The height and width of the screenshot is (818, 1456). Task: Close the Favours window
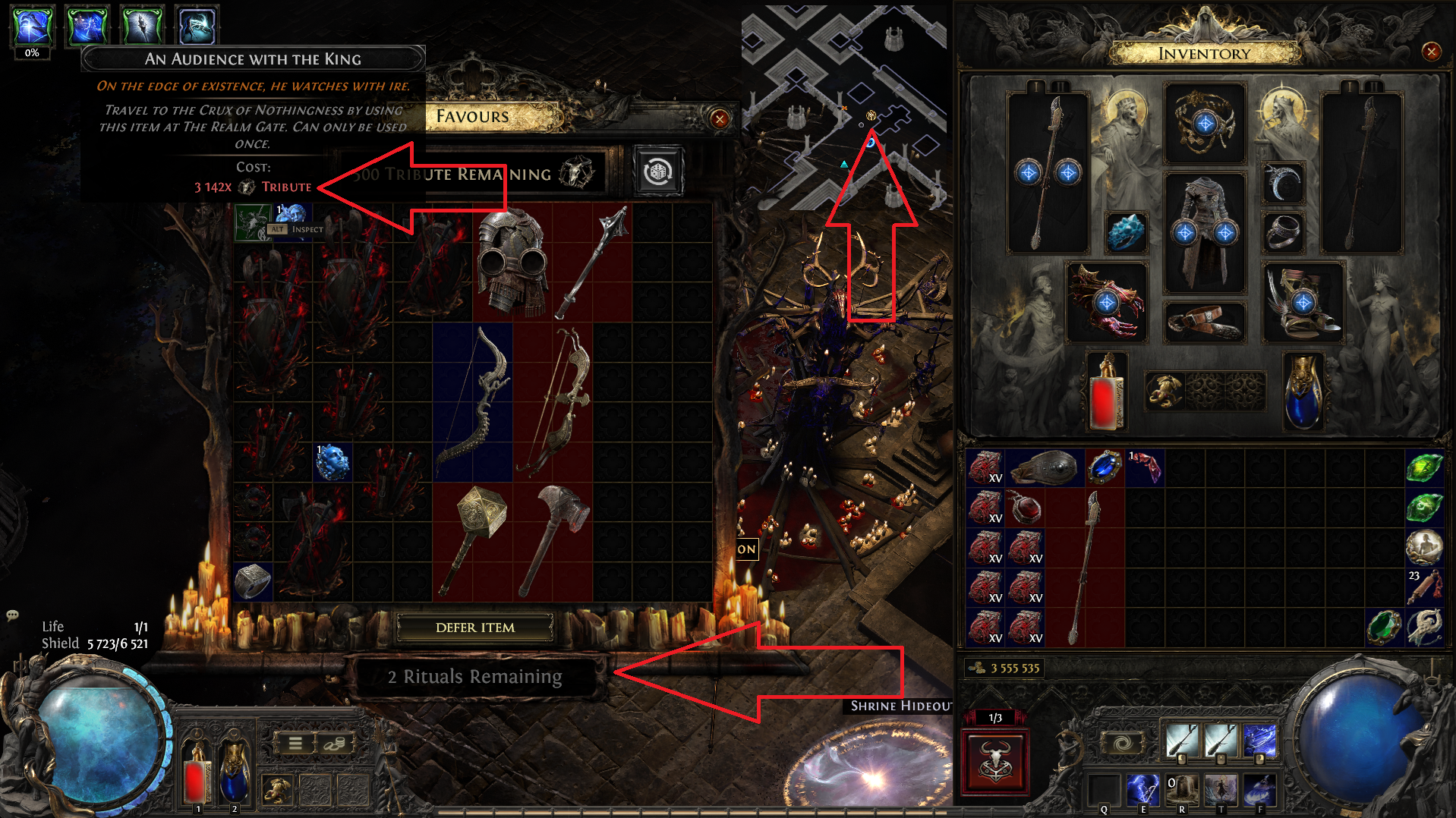pos(719,118)
